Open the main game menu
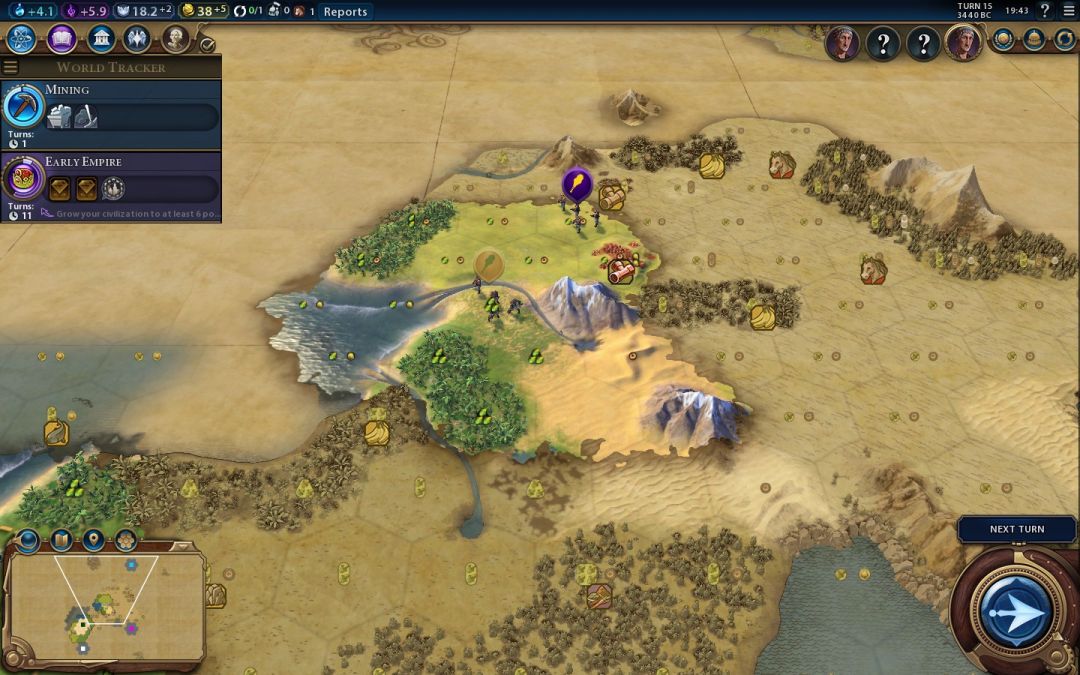The image size is (1080, 675). pyautogui.click(x=1066, y=11)
